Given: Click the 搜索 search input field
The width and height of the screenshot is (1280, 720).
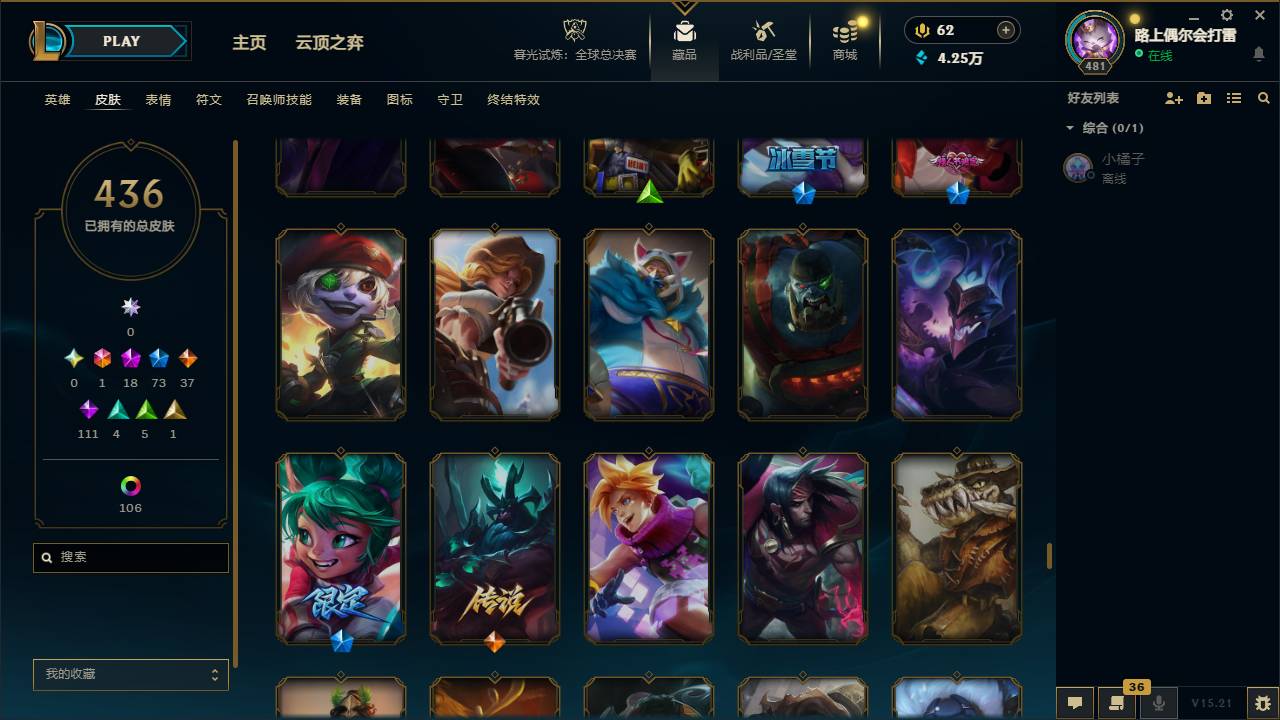Looking at the screenshot, I should 130,557.
